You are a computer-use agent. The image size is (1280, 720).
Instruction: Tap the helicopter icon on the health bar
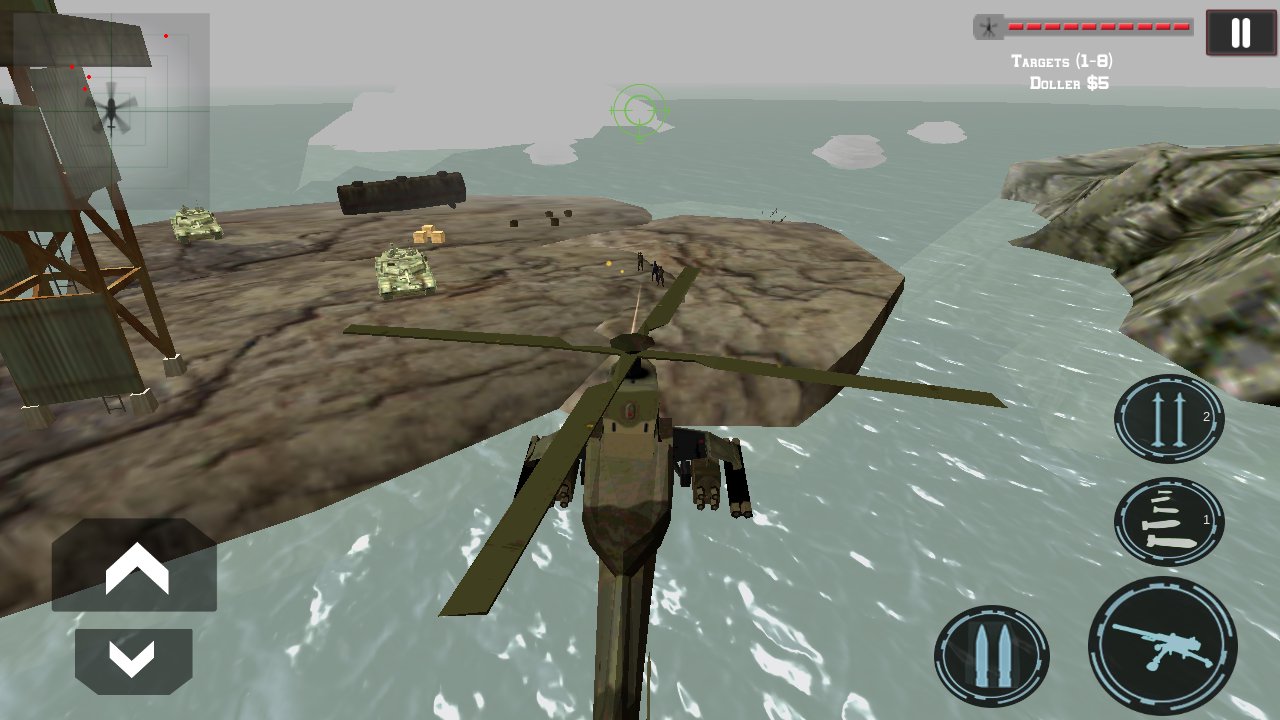point(986,28)
